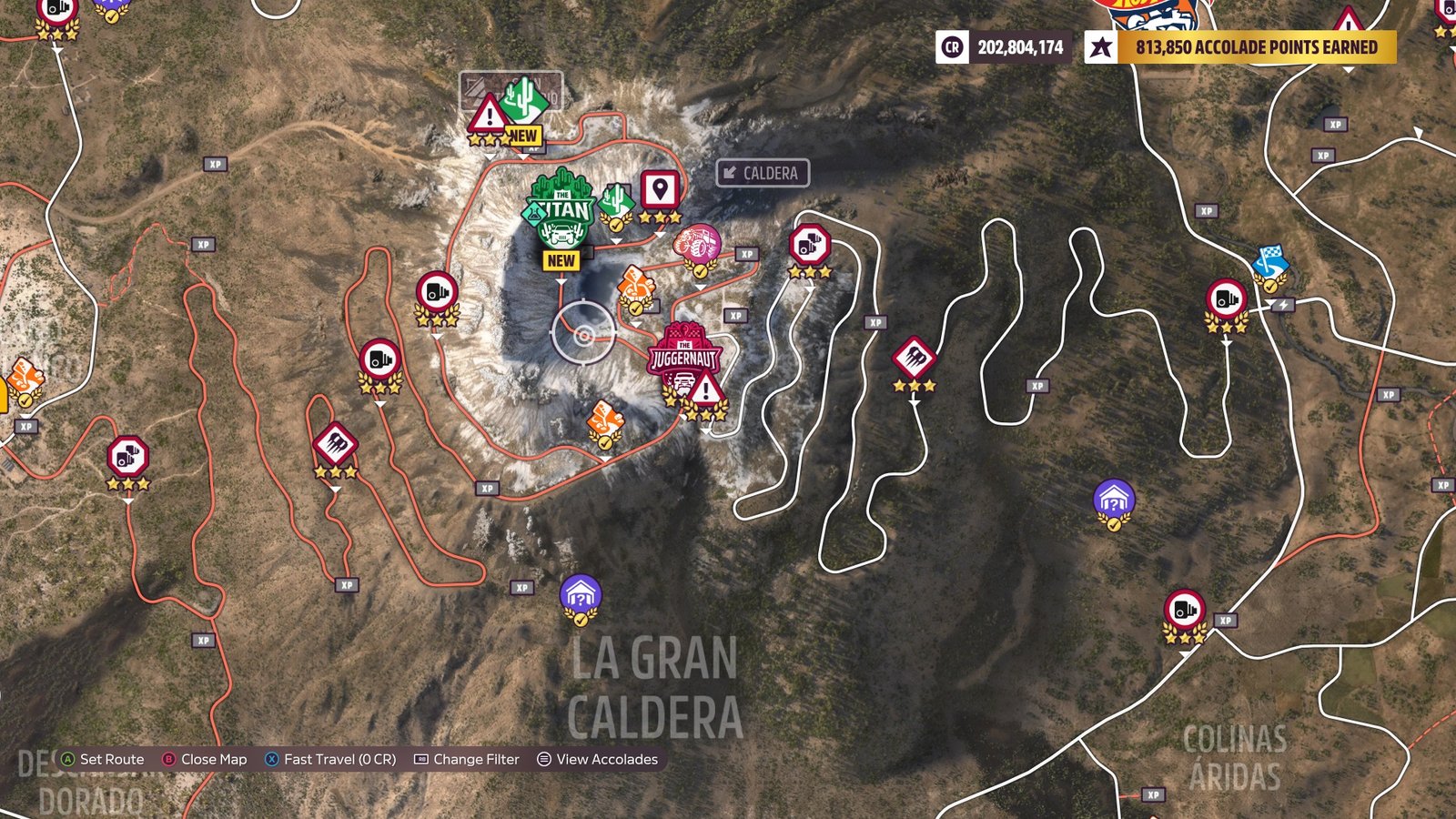
Task: Select the red location pin marker
Action: click(x=660, y=191)
